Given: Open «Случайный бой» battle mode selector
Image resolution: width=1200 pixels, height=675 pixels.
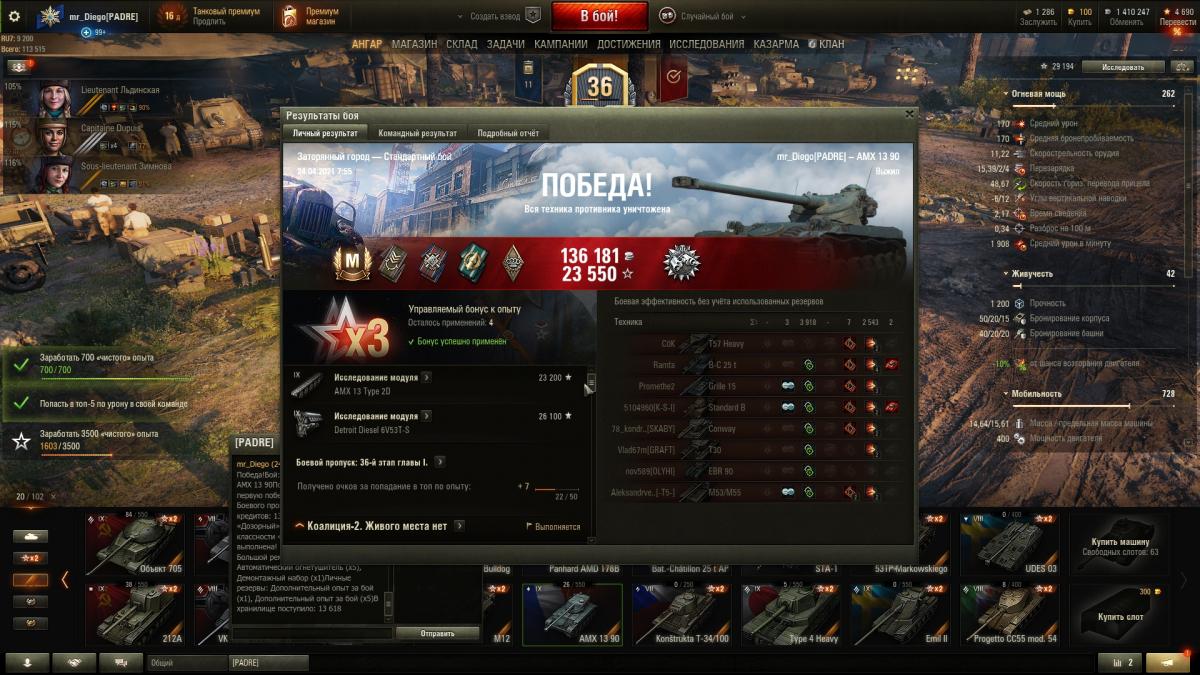Looking at the screenshot, I should click(x=700, y=16).
